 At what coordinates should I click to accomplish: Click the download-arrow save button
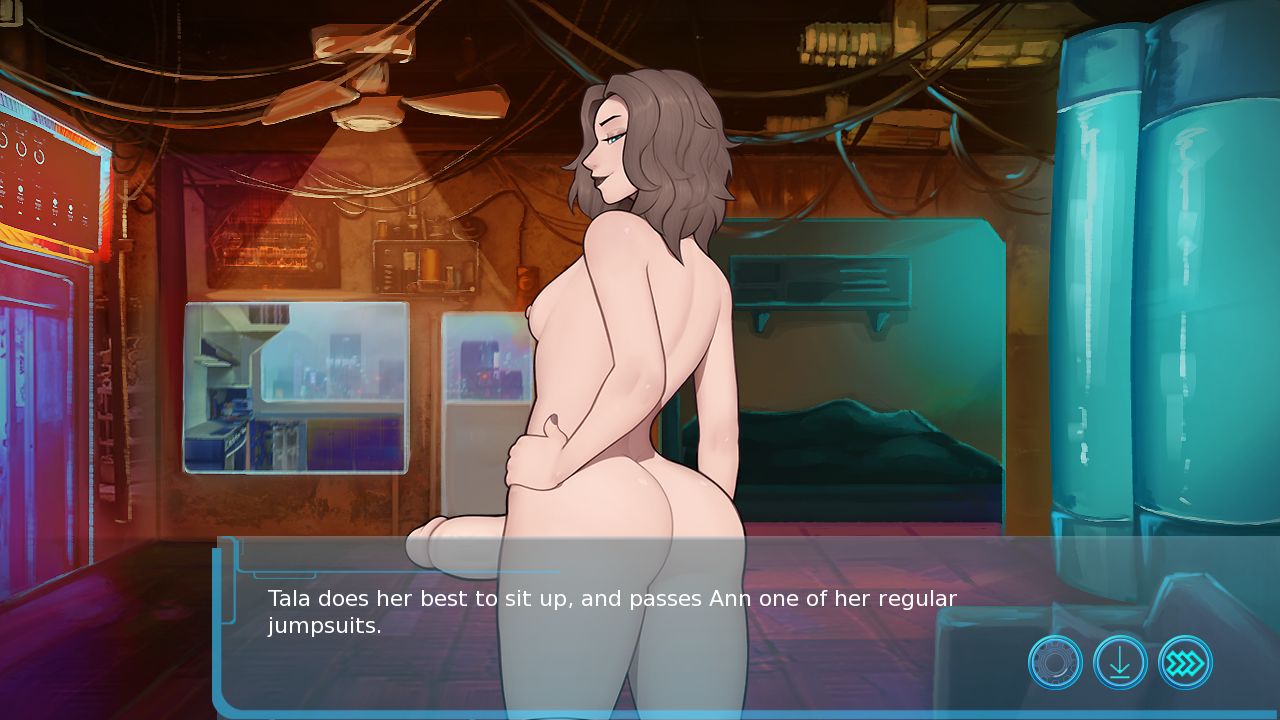pos(1120,662)
